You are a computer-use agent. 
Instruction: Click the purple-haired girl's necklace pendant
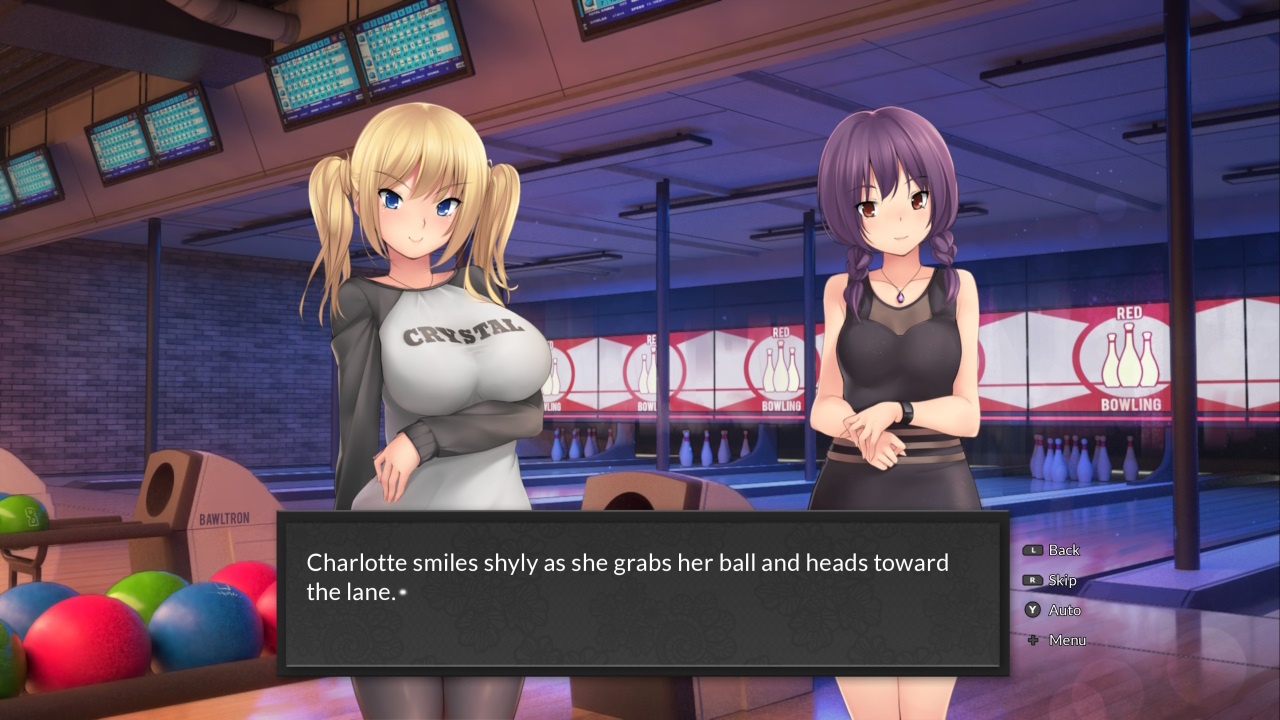coord(902,295)
